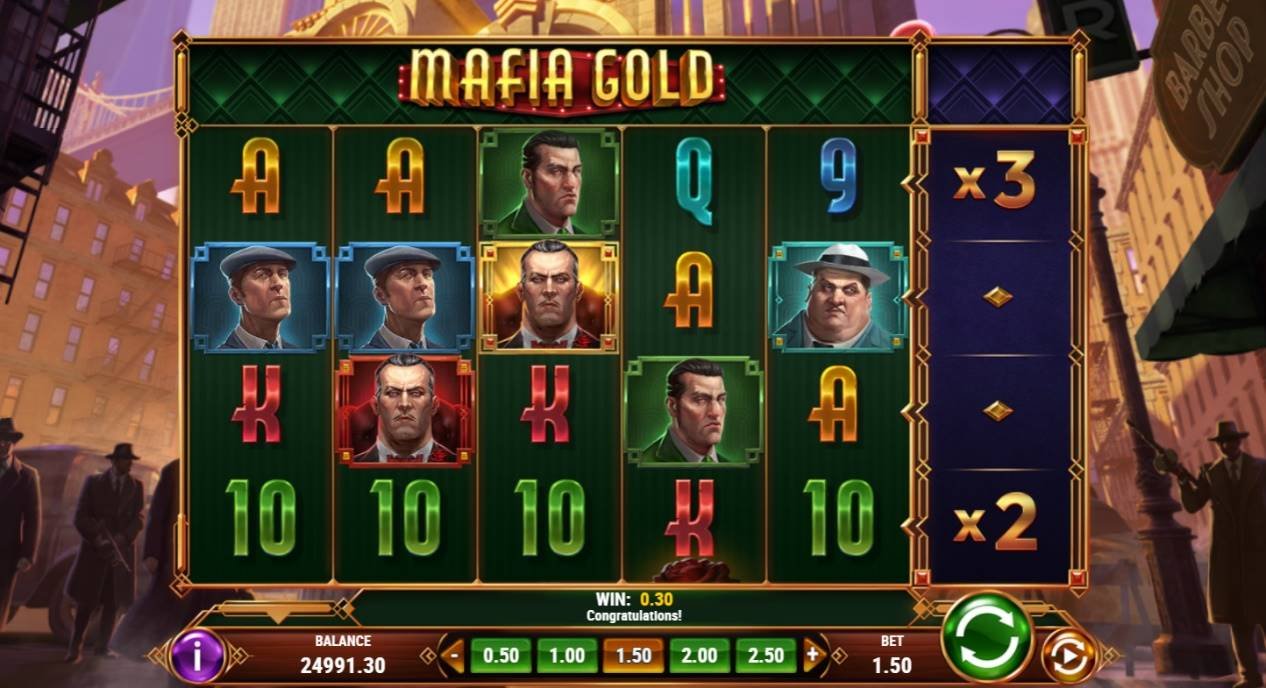Image resolution: width=1266 pixels, height=688 pixels.
Task: Select the 1.50 bet amount
Action: click(633, 656)
